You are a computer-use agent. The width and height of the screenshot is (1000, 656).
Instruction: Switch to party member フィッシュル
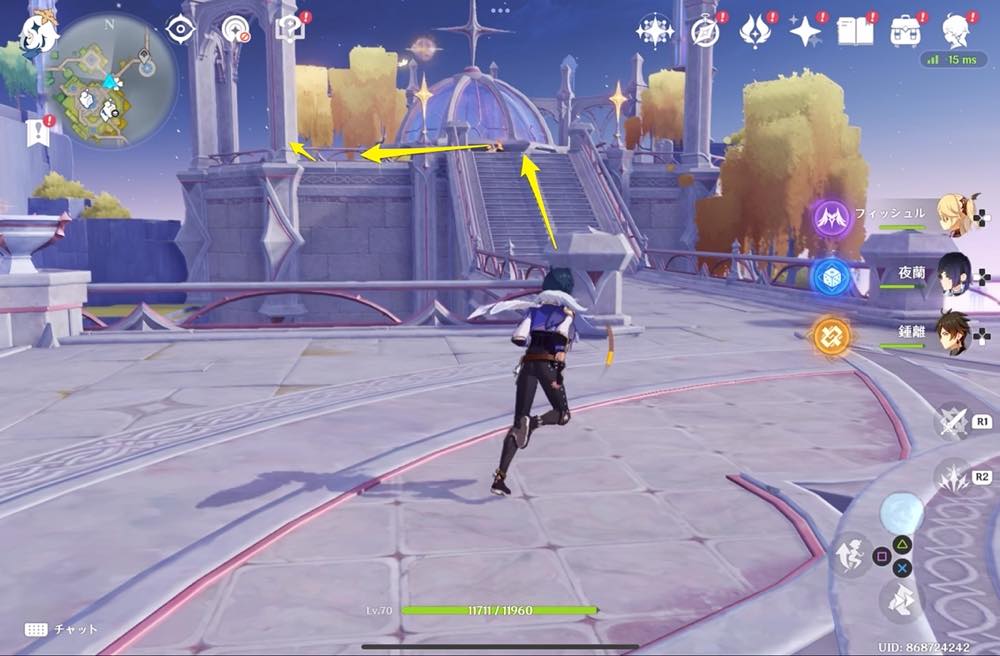pyautogui.click(x=956, y=214)
